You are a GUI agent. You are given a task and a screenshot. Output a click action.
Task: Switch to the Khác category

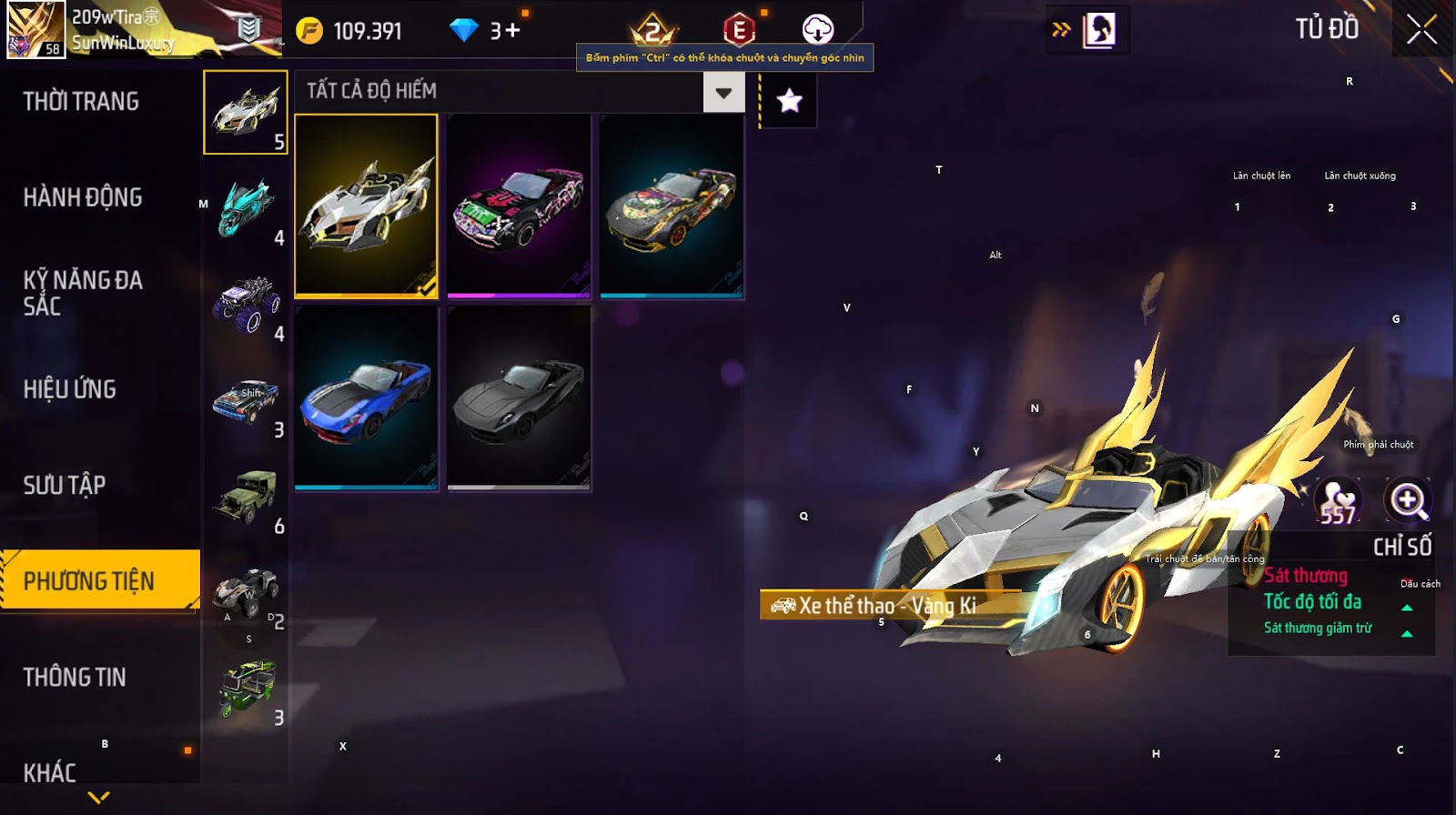click(50, 772)
